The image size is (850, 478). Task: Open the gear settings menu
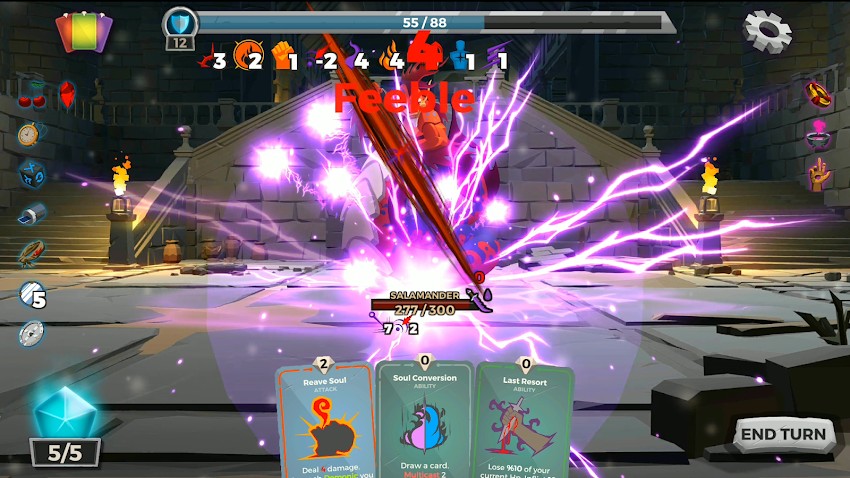click(767, 31)
